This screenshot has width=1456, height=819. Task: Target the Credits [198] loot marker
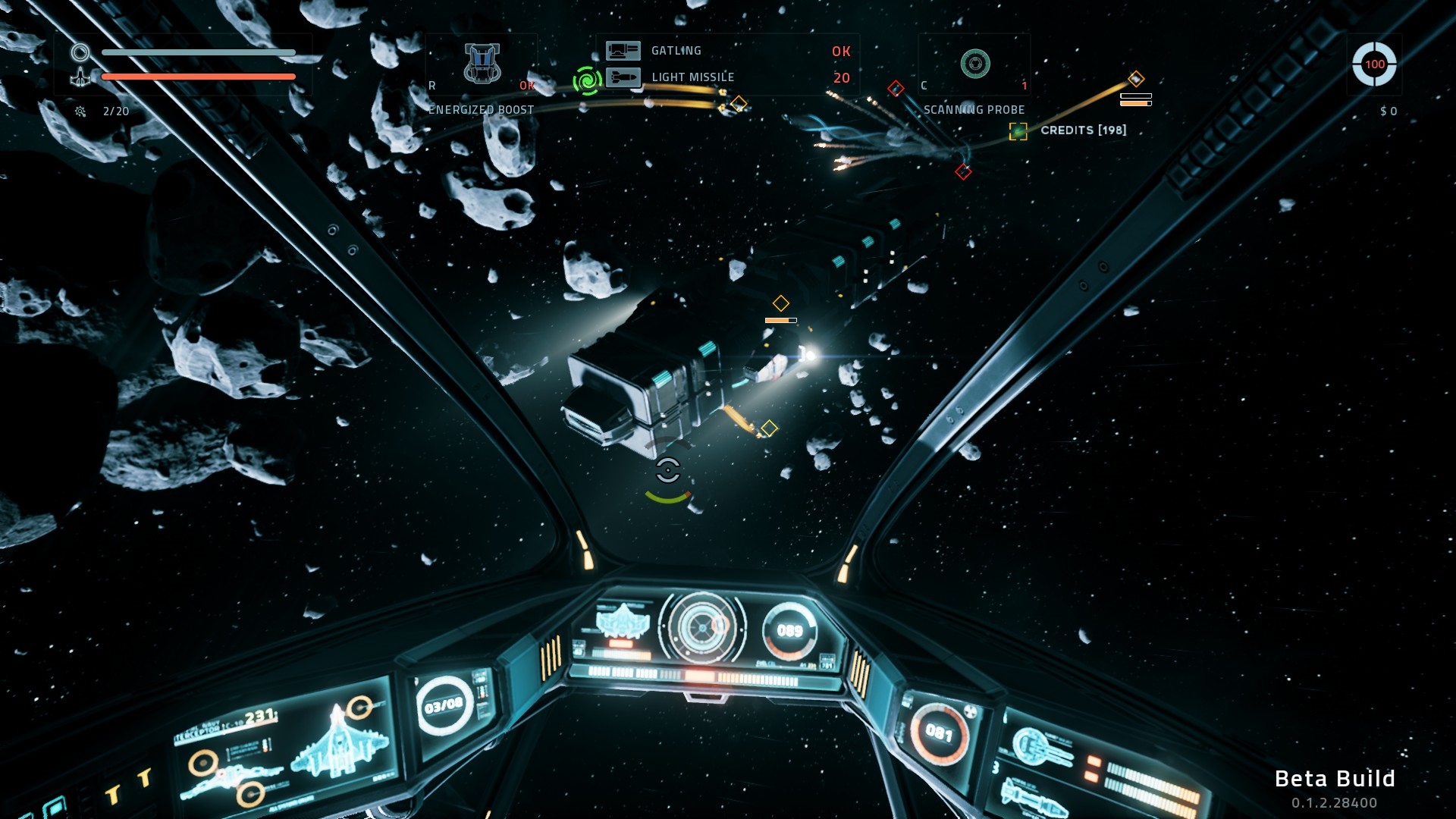[x=1018, y=131]
